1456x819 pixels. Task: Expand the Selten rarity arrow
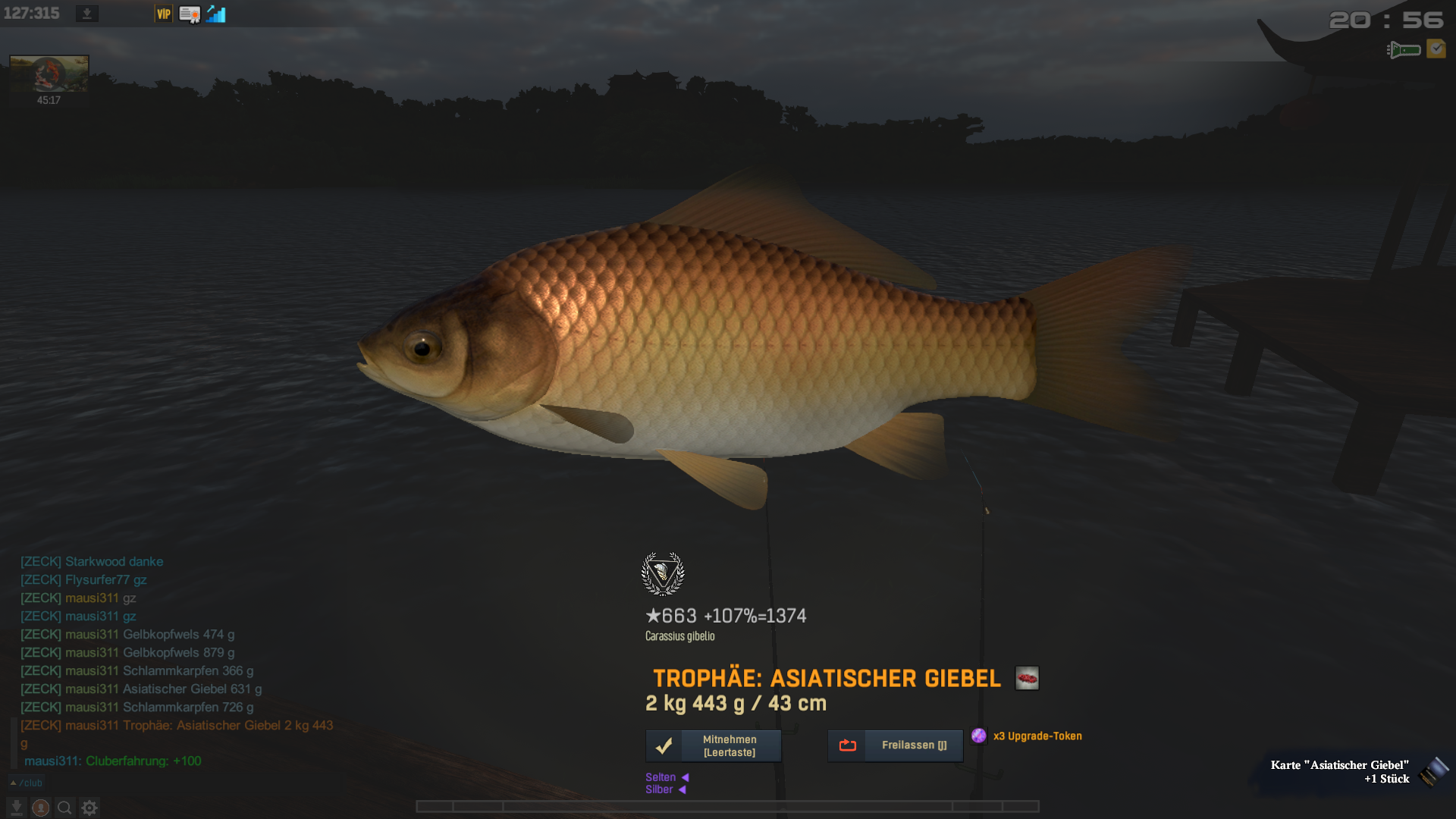685,777
